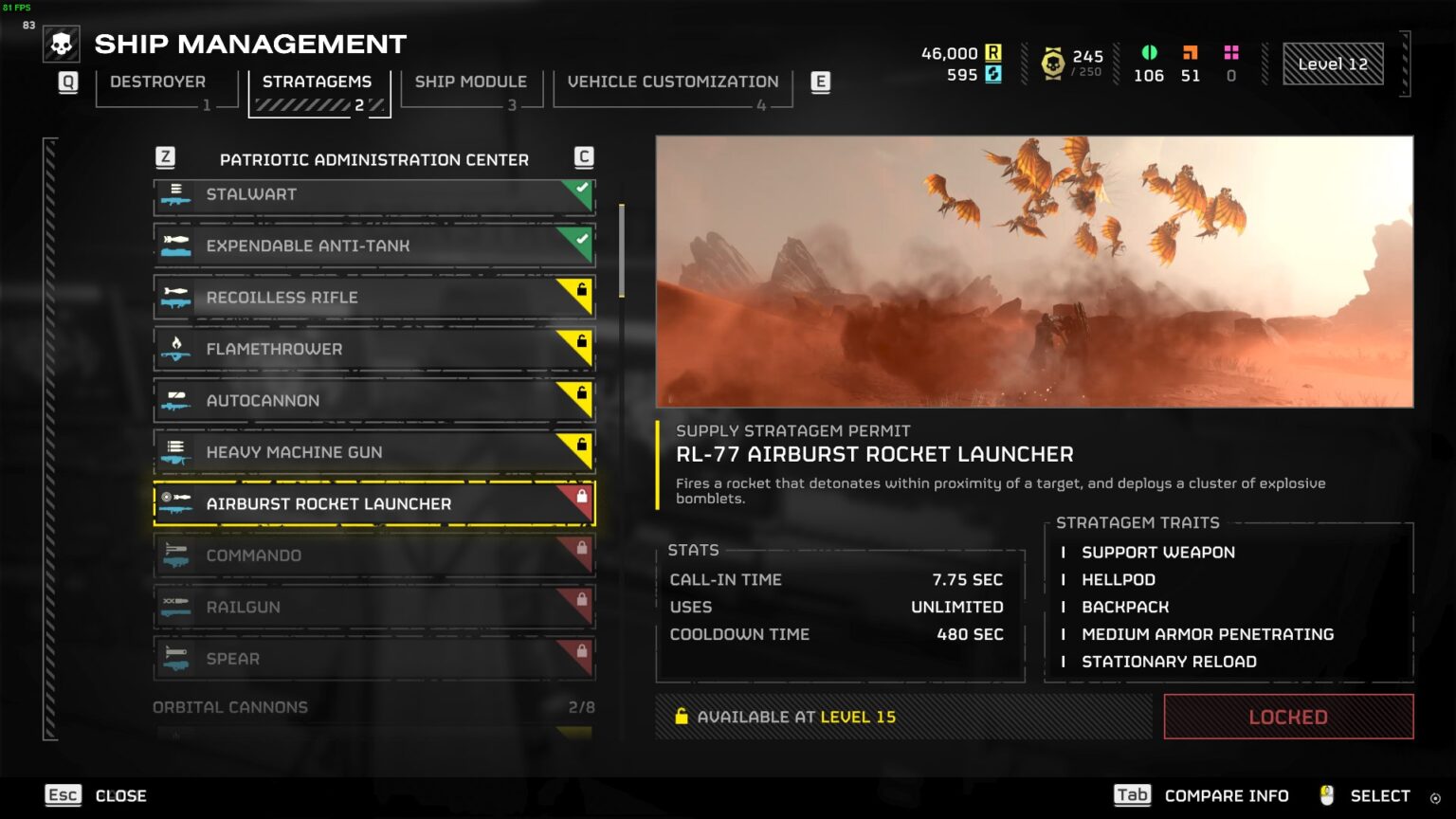The height and width of the screenshot is (819, 1456).
Task: Expand the Orbital Cannons section
Action: tap(230, 707)
